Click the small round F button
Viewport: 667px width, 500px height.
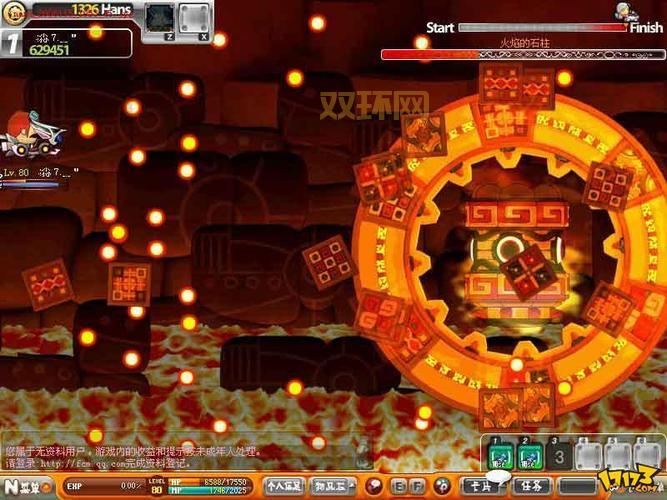[x=416, y=486]
